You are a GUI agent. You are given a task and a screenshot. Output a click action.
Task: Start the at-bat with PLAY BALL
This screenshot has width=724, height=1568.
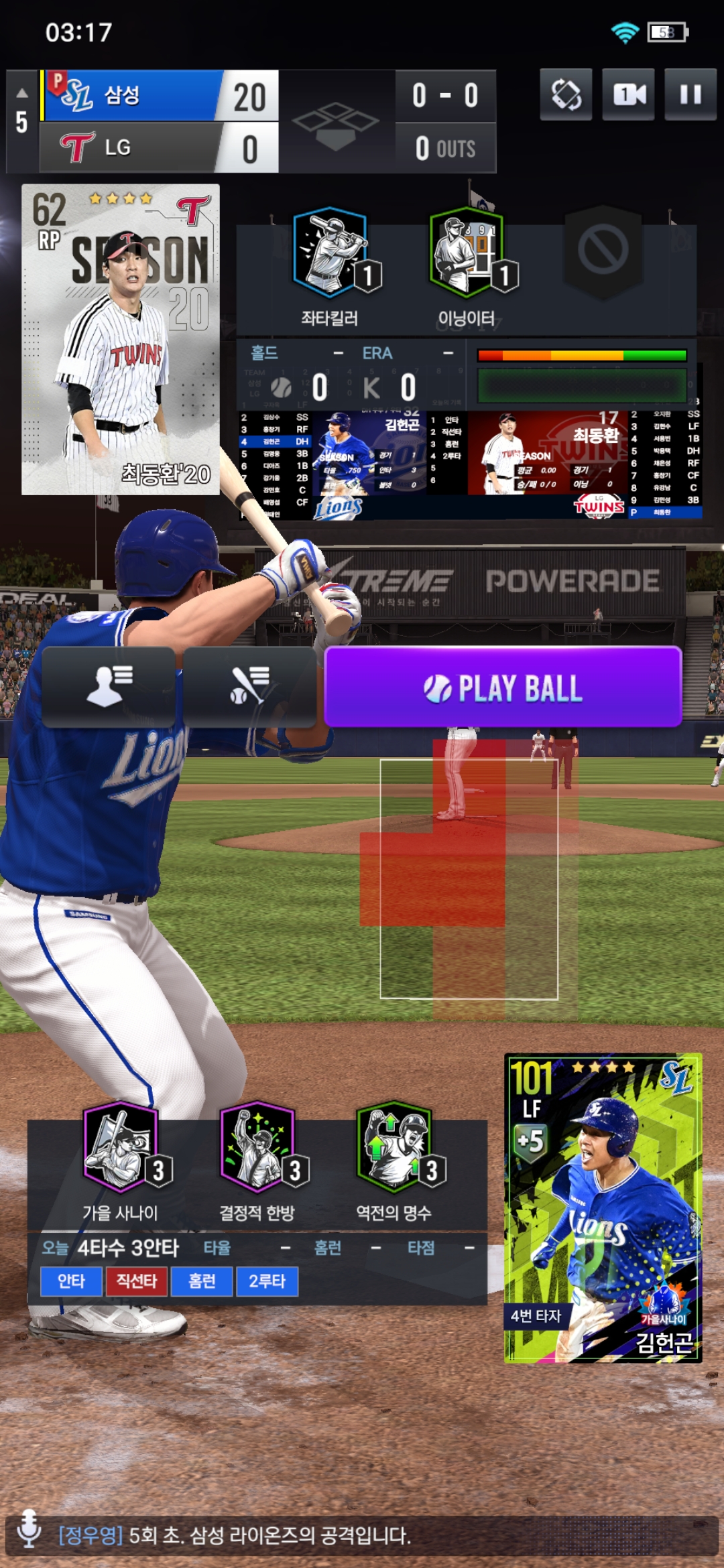coord(503,688)
